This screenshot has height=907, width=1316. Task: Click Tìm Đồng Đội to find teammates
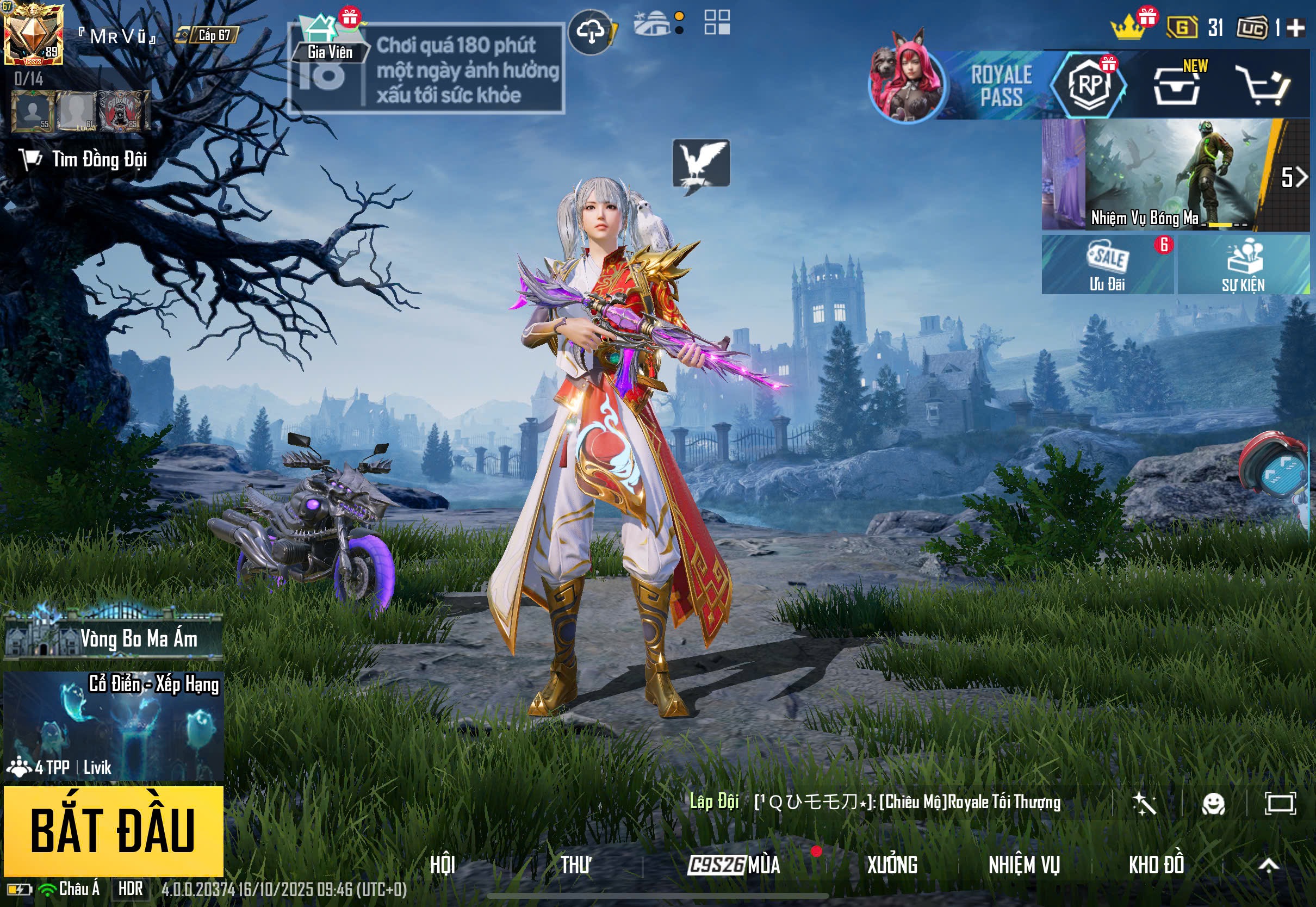click(x=85, y=160)
